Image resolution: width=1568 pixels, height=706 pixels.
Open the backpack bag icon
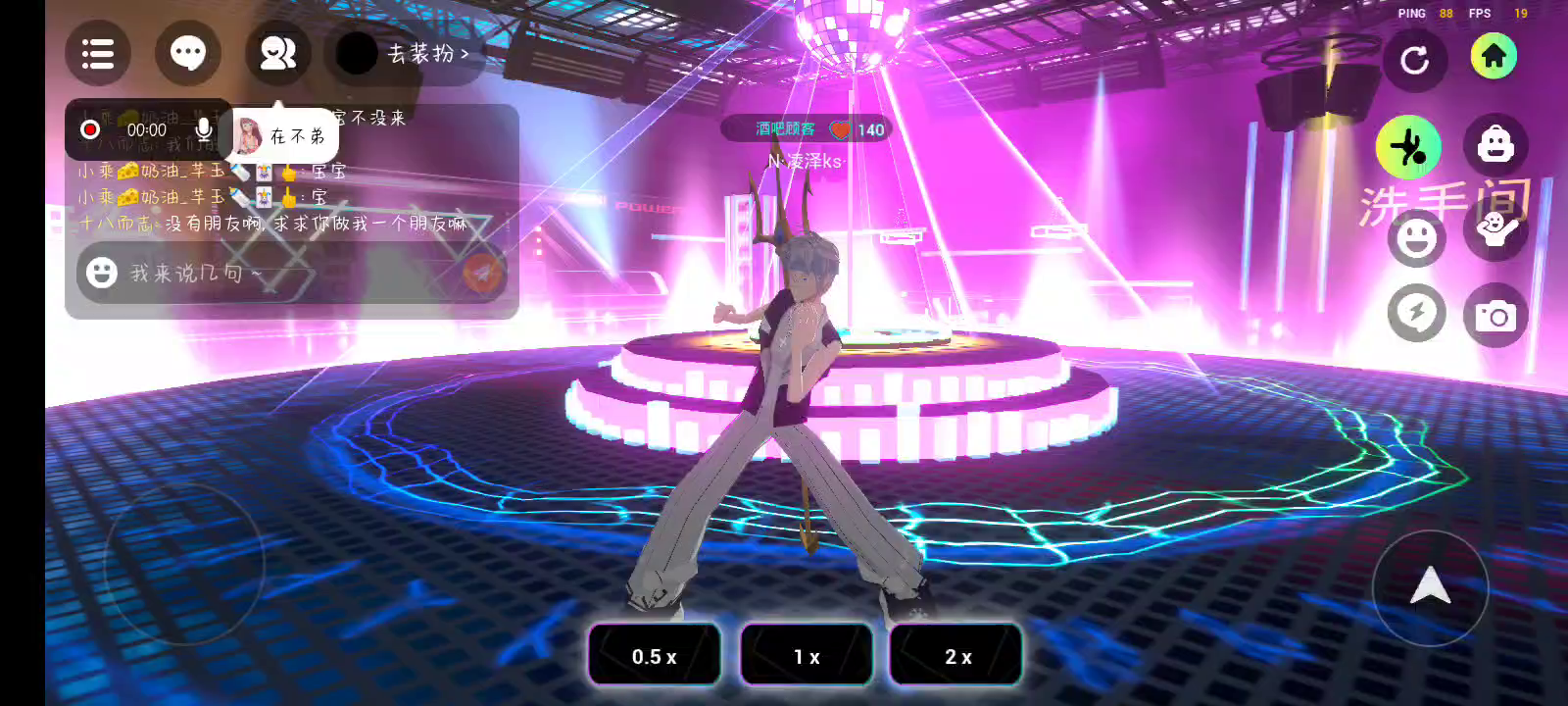coord(1495,145)
